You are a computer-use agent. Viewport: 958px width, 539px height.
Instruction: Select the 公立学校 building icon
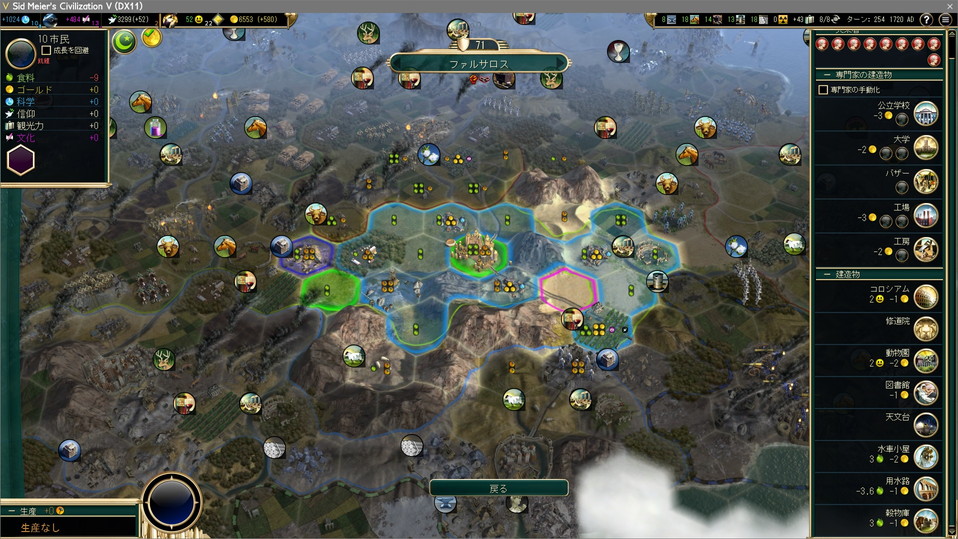pyautogui.click(x=926, y=113)
